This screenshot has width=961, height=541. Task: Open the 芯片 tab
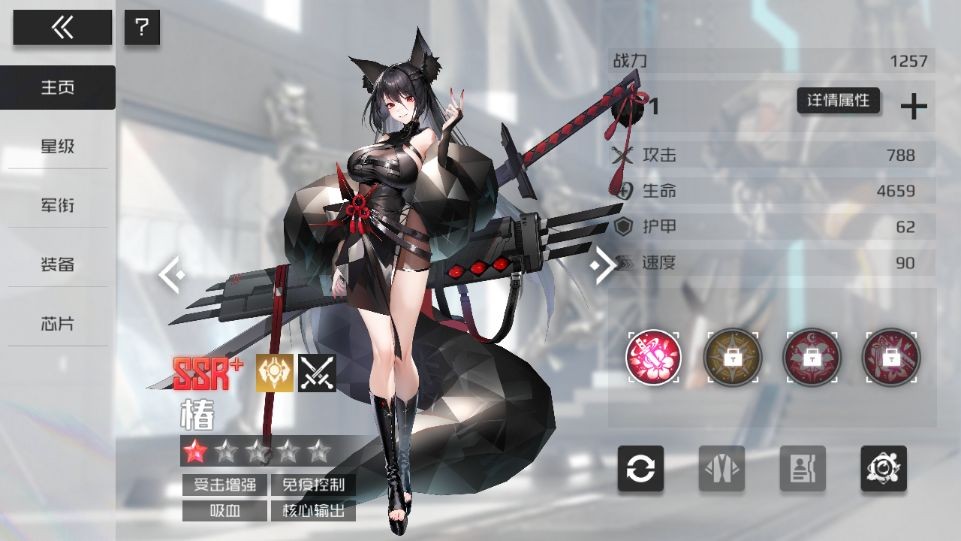[57, 324]
